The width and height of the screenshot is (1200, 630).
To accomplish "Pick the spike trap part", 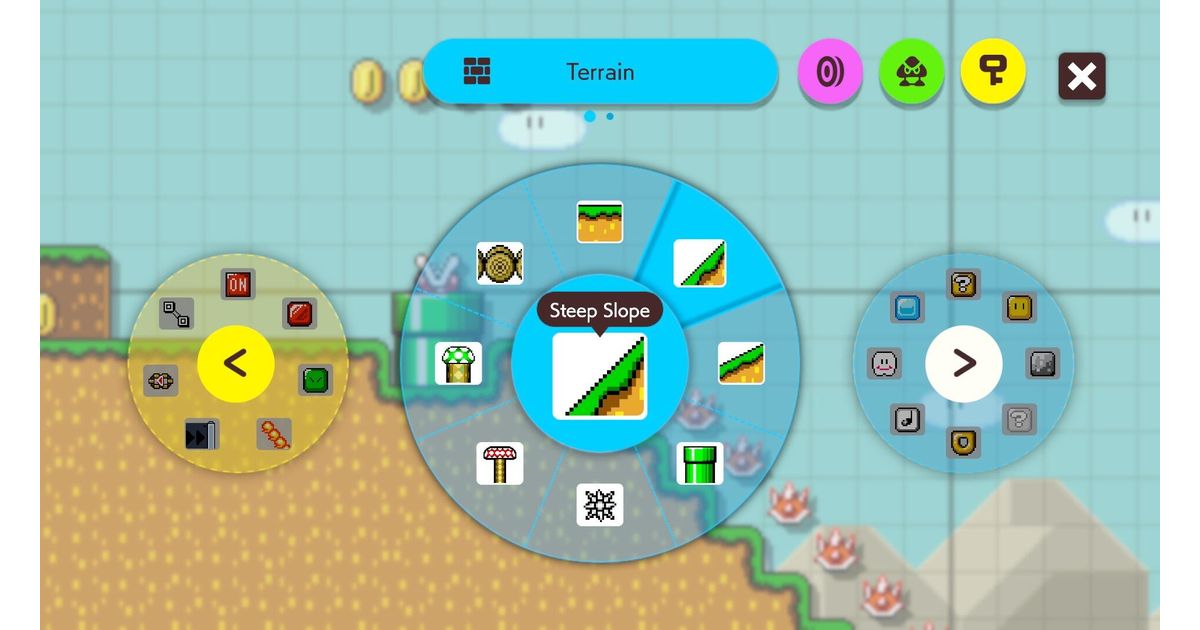I will coord(600,504).
